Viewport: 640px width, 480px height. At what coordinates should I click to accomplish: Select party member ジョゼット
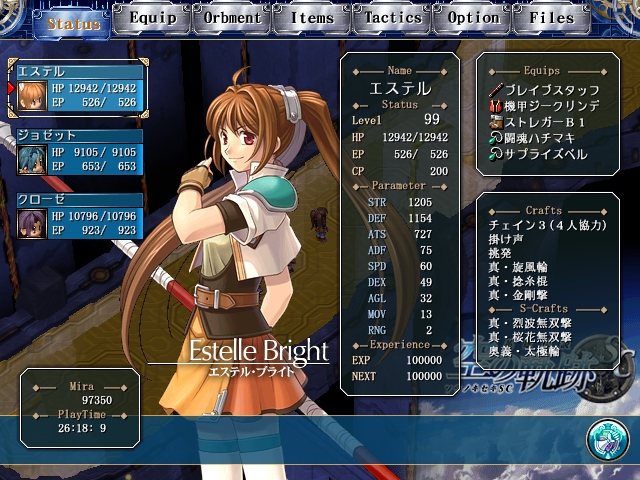click(x=78, y=153)
